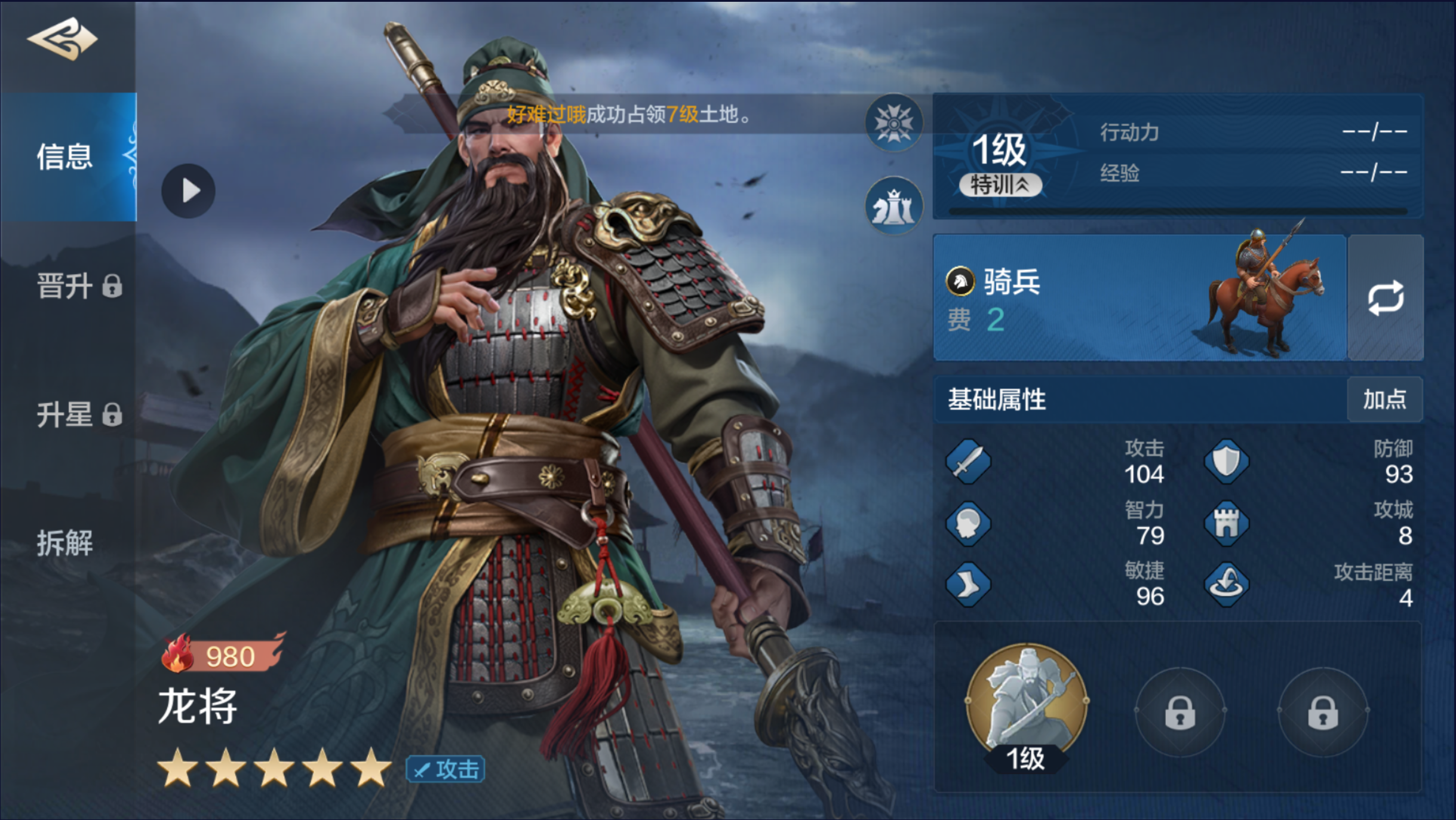Check the 防御 defense shield icon

point(1227,462)
